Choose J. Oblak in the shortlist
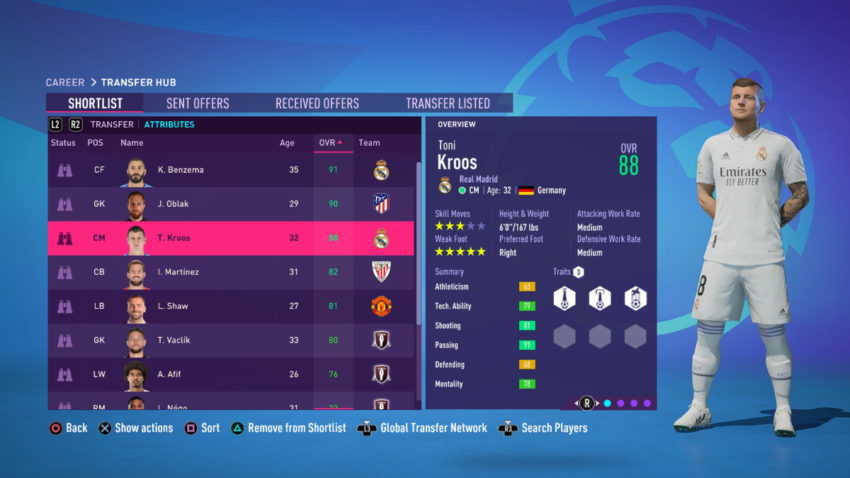850x478 pixels. 231,204
